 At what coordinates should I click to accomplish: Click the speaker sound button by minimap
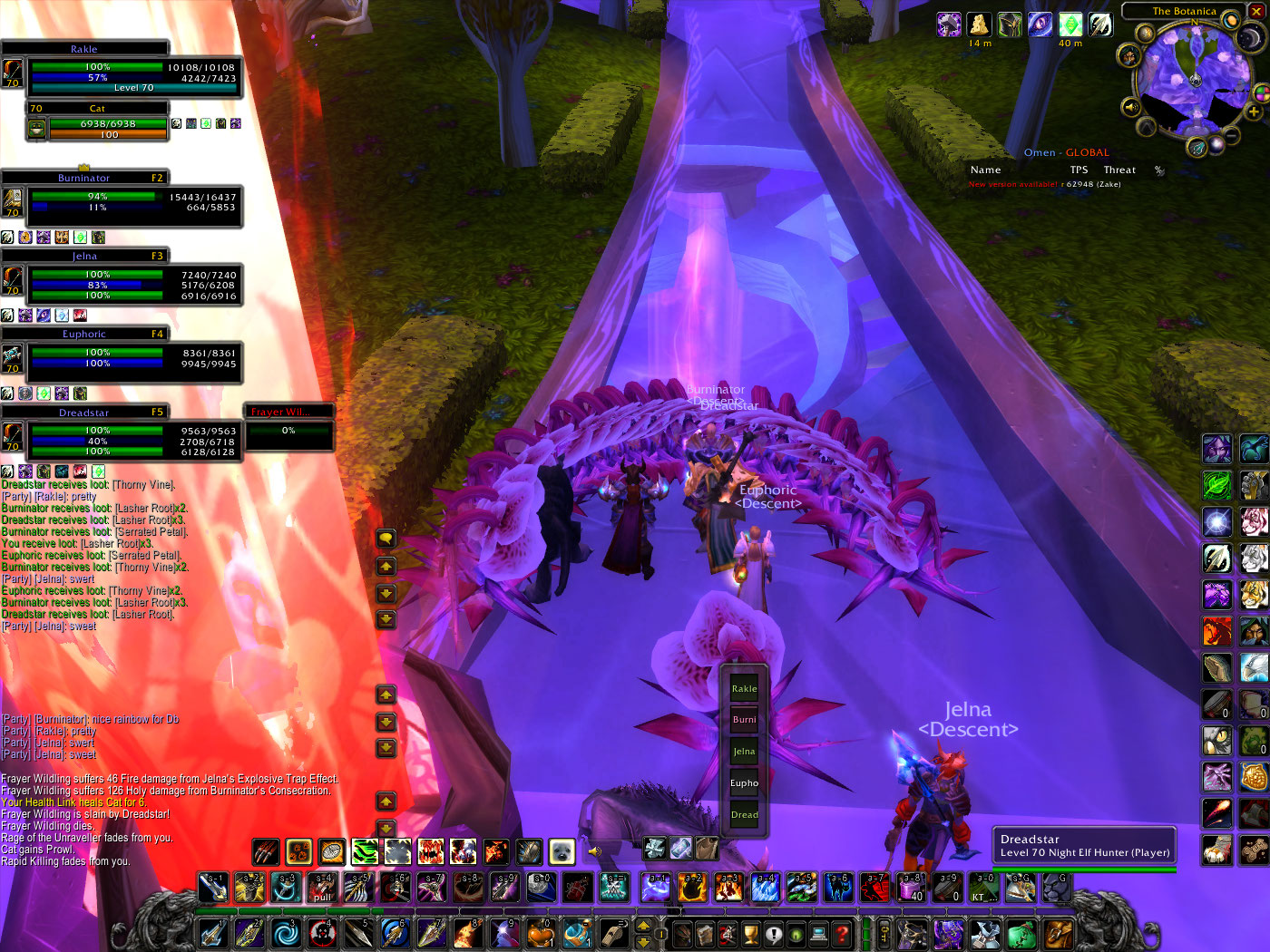1130,107
